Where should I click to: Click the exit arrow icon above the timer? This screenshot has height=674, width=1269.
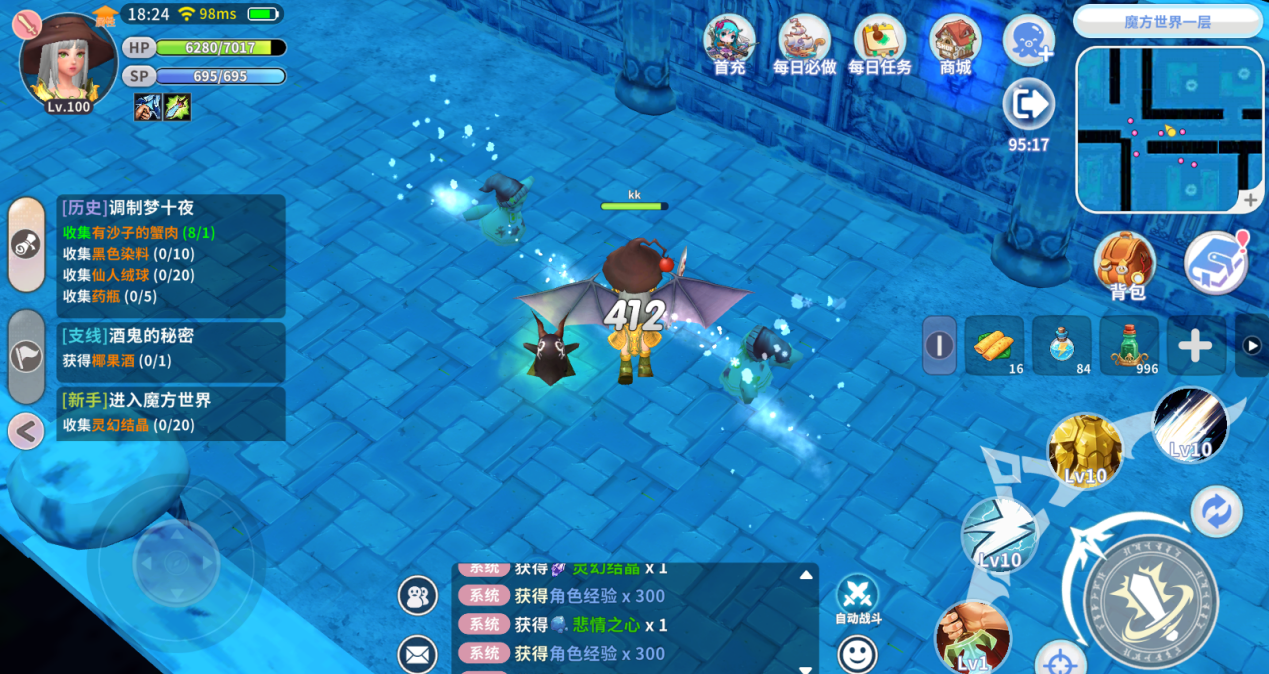click(1028, 104)
